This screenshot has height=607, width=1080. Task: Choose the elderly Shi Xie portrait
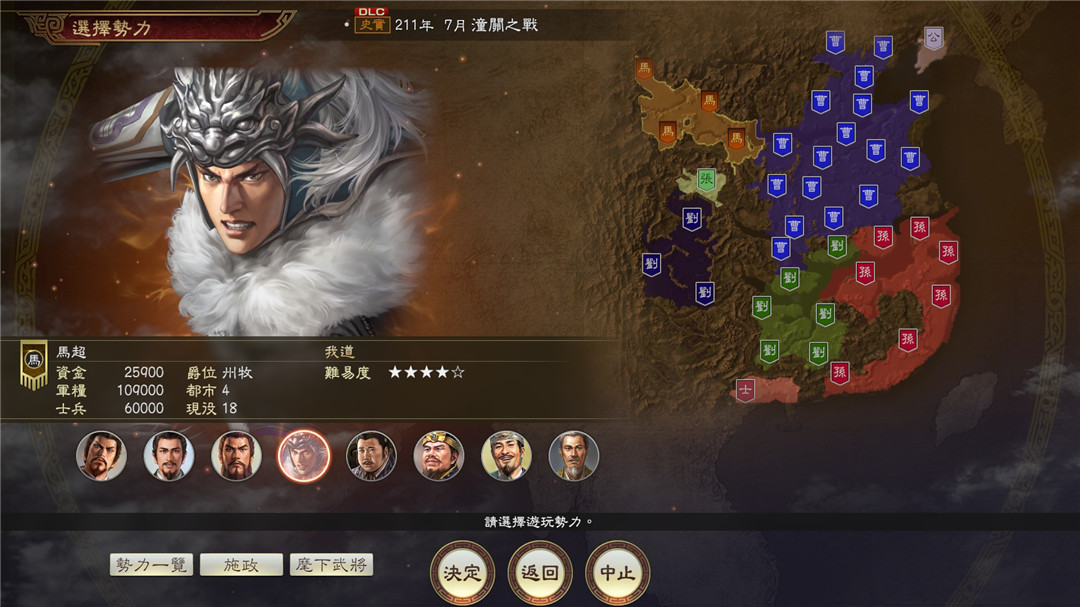click(573, 456)
